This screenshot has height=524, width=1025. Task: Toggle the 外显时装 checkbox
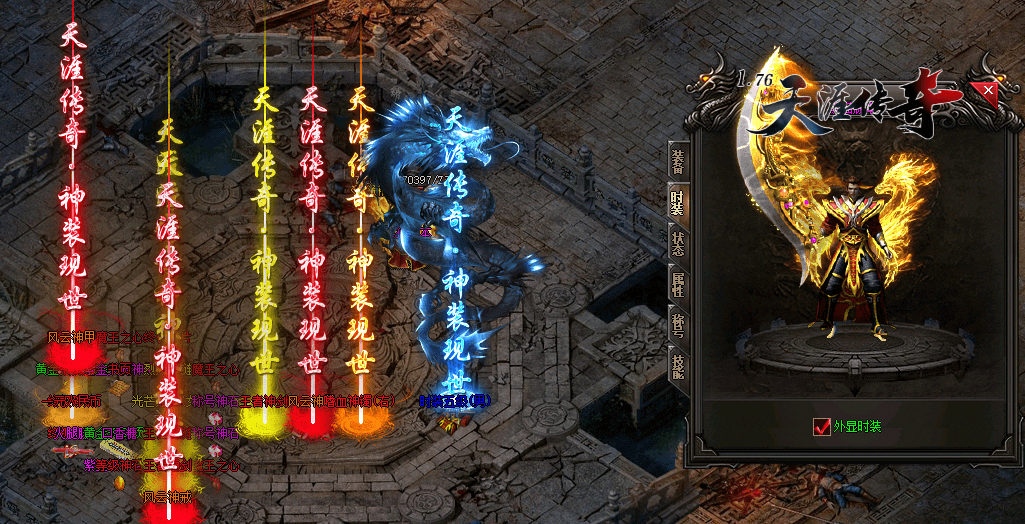(823, 427)
